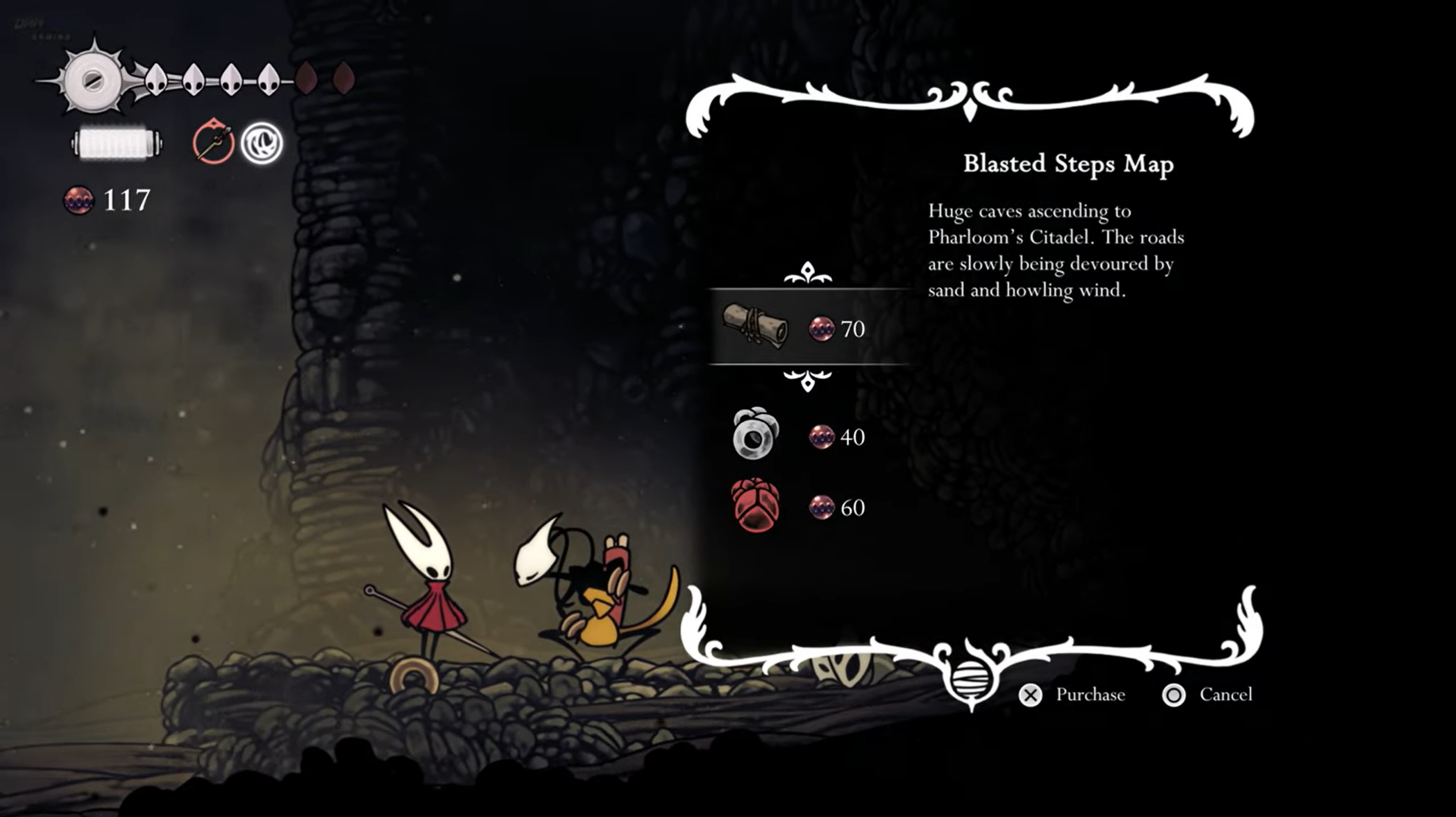This screenshot has width=1456, height=817.
Task: Cancel out of the shop menu
Action: click(x=1225, y=695)
